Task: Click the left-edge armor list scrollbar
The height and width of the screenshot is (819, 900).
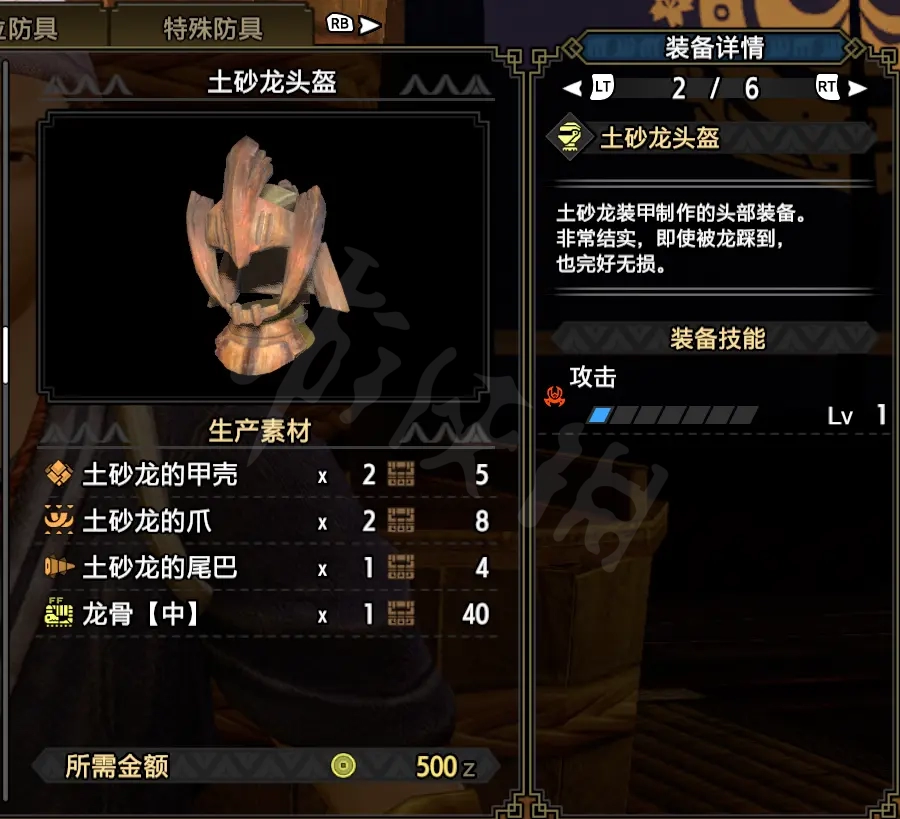Action: [x=4, y=353]
